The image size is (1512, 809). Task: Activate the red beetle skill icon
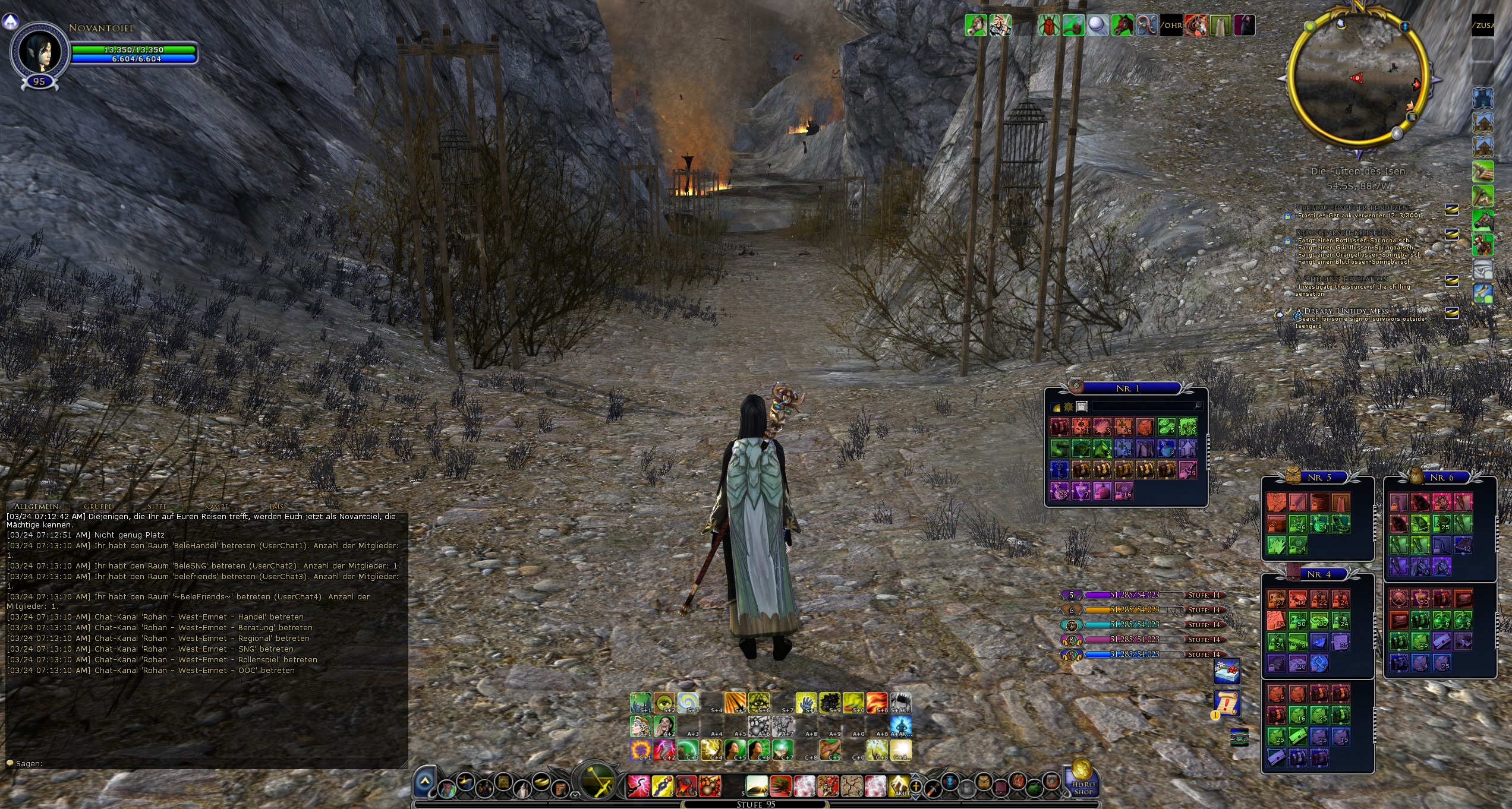(1048, 26)
